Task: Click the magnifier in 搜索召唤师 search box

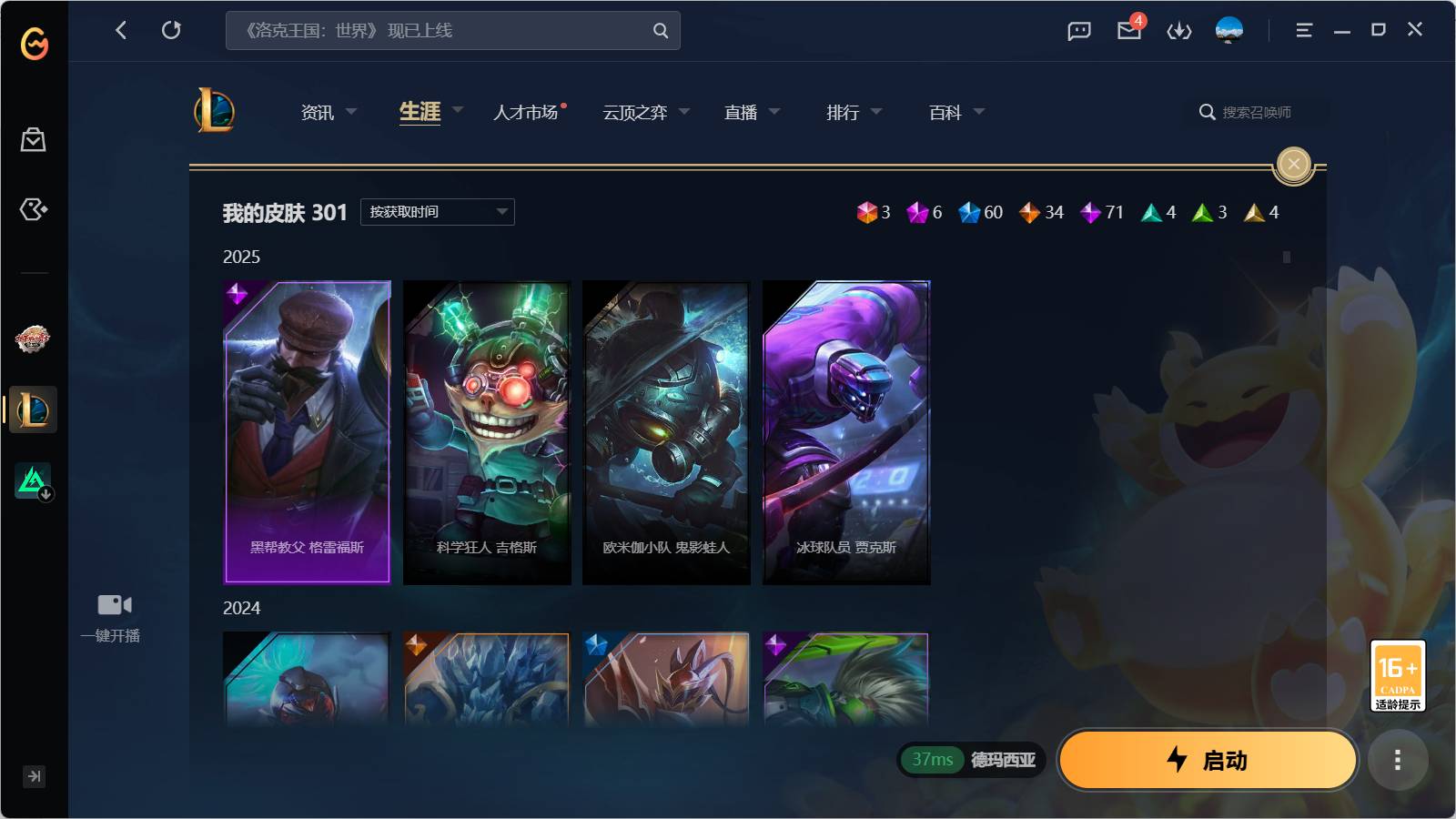Action: tap(1206, 112)
